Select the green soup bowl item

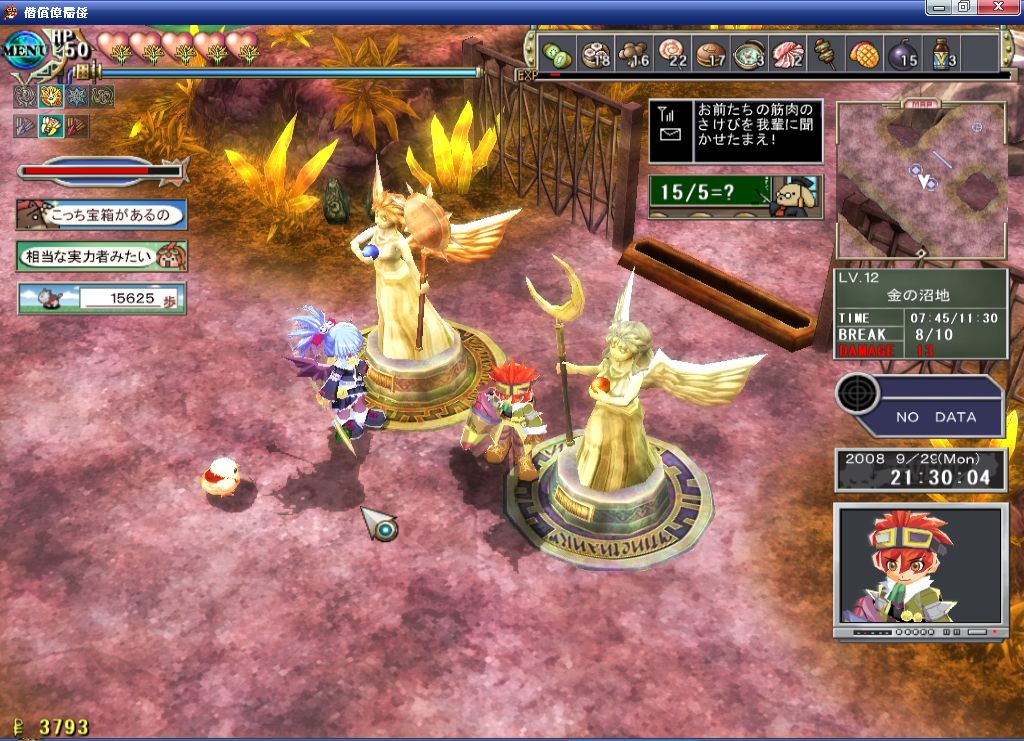point(748,53)
